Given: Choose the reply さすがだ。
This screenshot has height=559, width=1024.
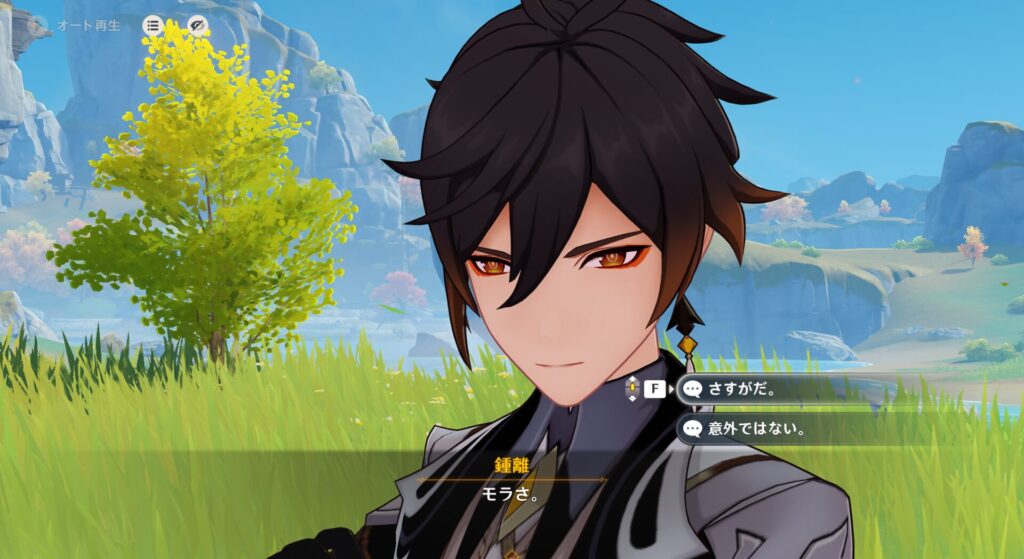Looking at the screenshot, I should point(760,389).
